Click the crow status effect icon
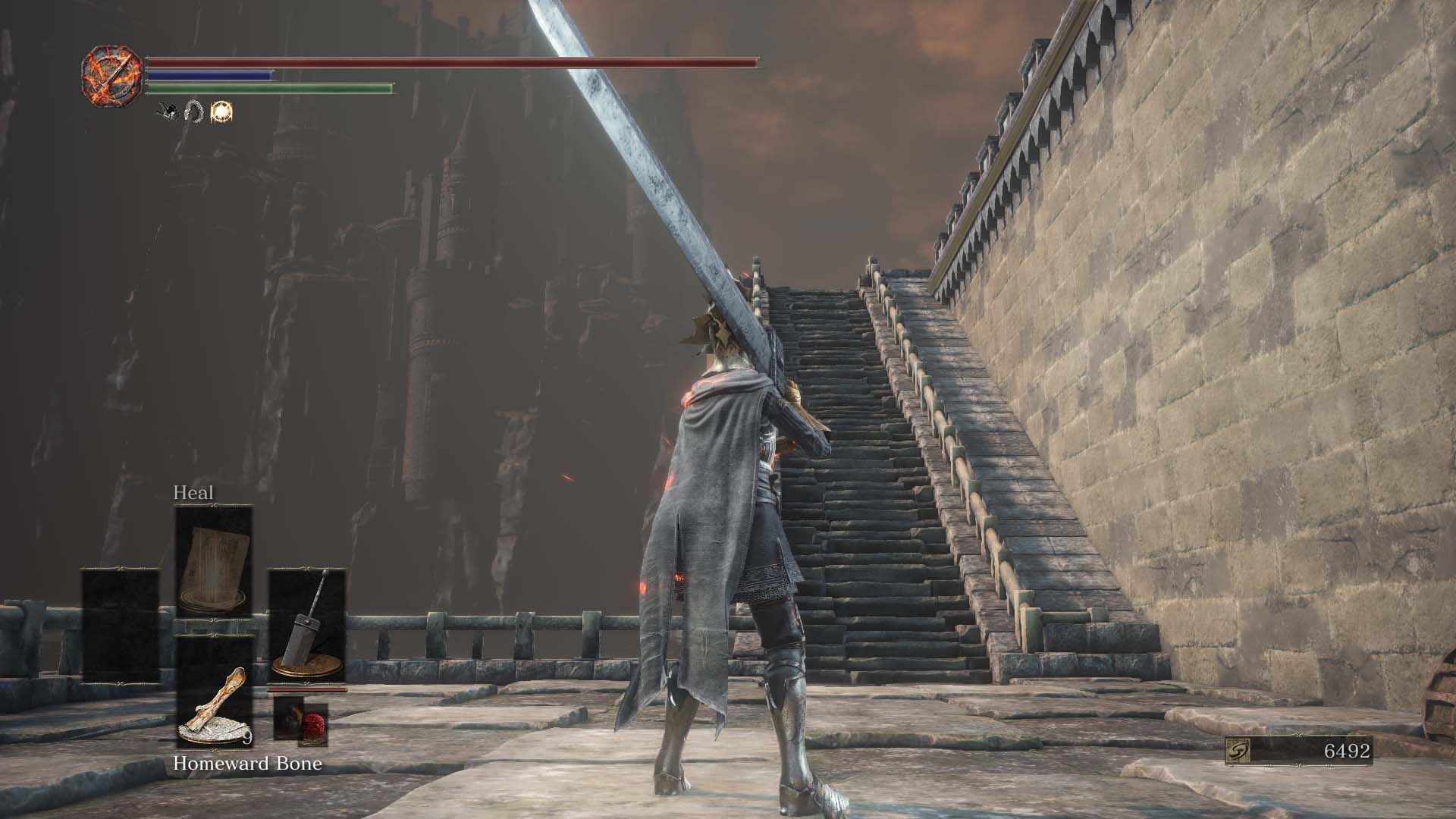 (165, 111)
